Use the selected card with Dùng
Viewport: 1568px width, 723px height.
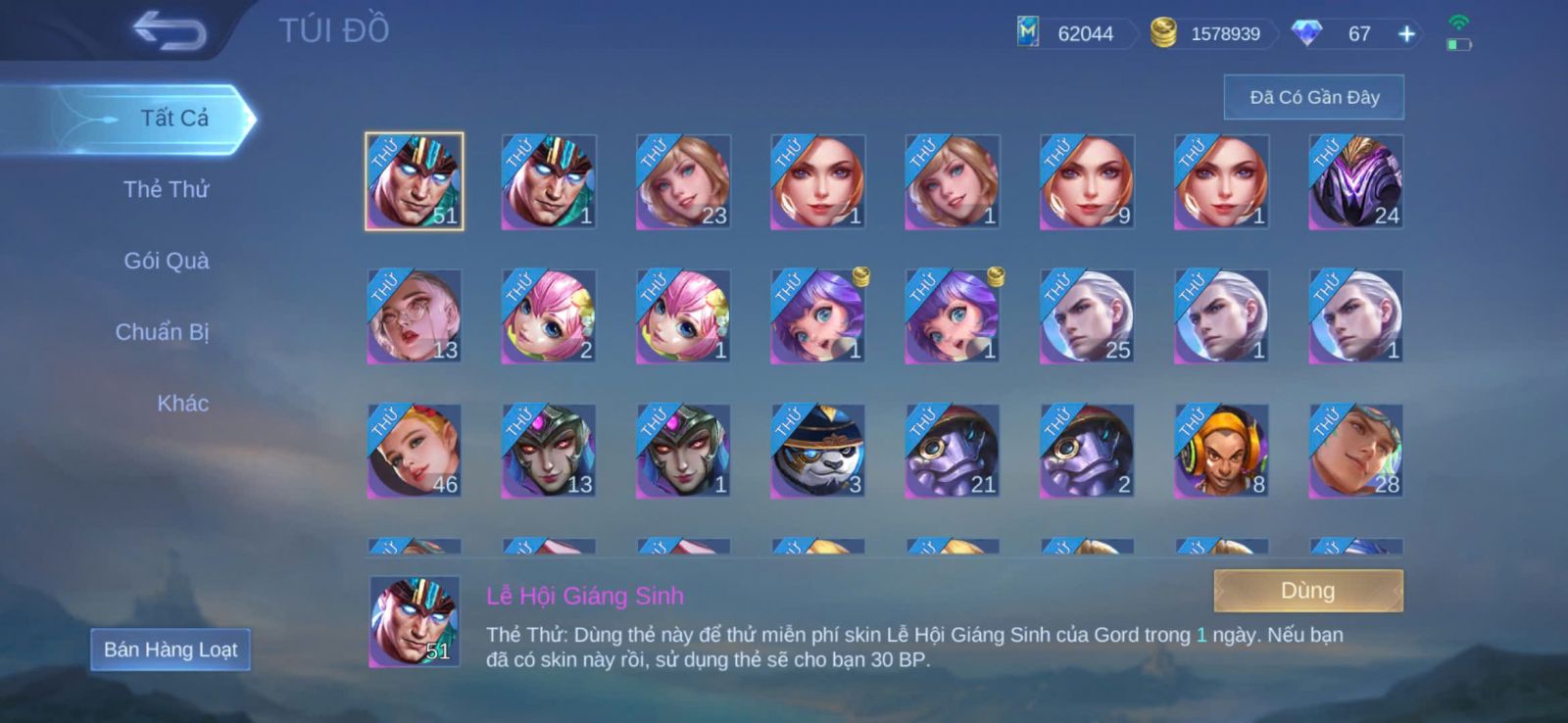(x=1307, y=591)
